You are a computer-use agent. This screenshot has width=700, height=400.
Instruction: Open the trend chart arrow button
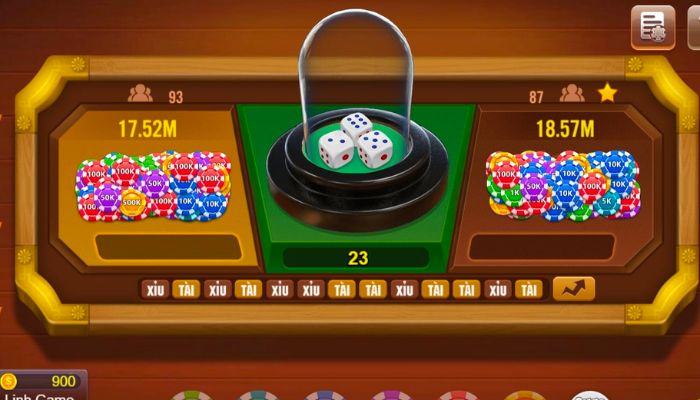(x=573, y=289)
